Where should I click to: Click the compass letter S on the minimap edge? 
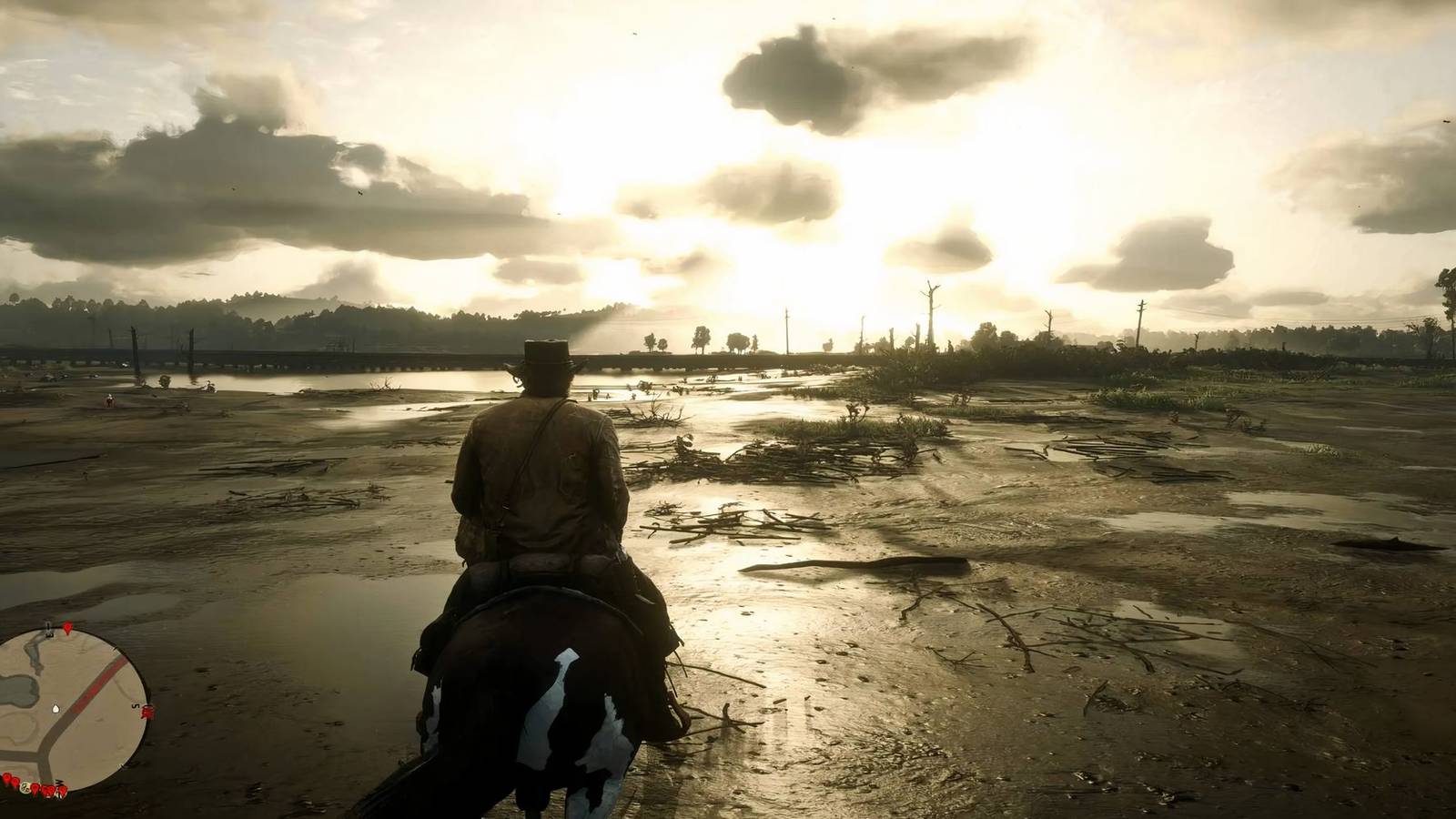click(x=135, y=705)
